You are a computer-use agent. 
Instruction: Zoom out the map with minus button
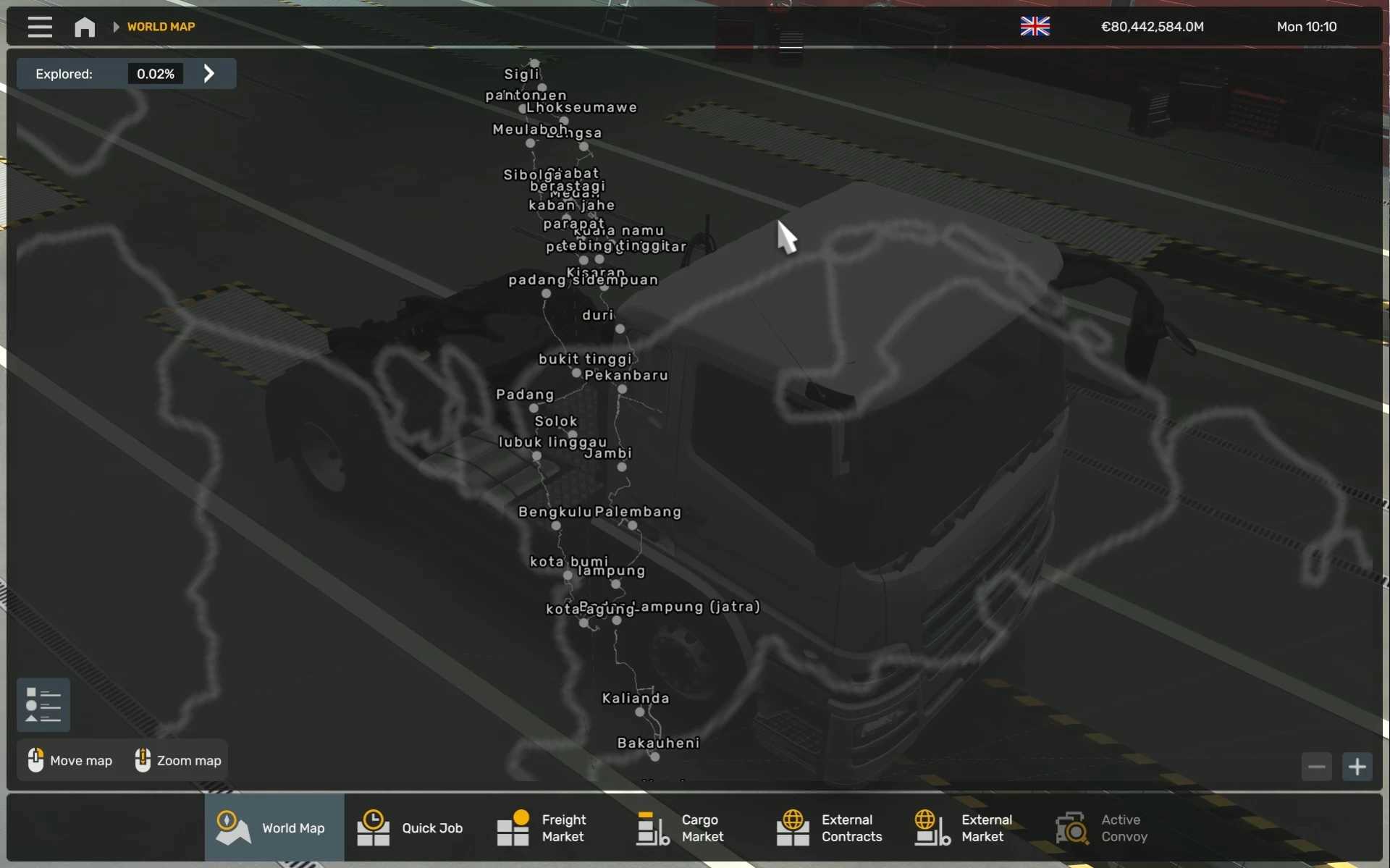[x=1316, y=767]
